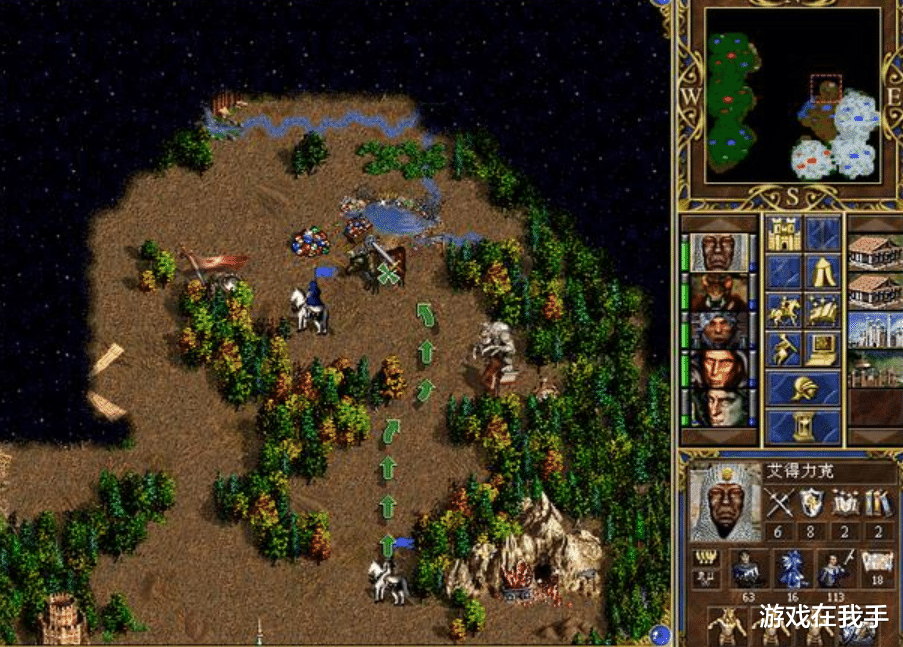Image resolution: width=903 pixels, height=647 pixels.
Task: Choose the blue-haired hero portrait in the list
Action: [718, 330]
